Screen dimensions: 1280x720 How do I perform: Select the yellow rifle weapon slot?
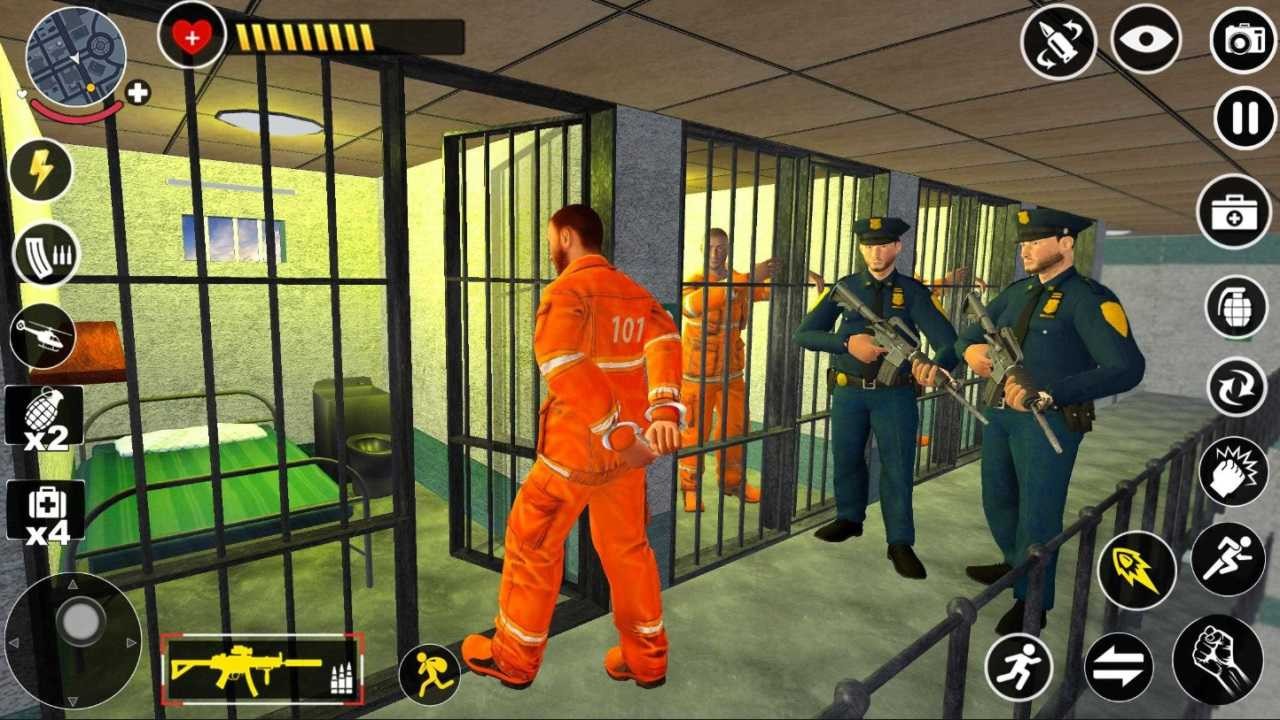(262, 668)
